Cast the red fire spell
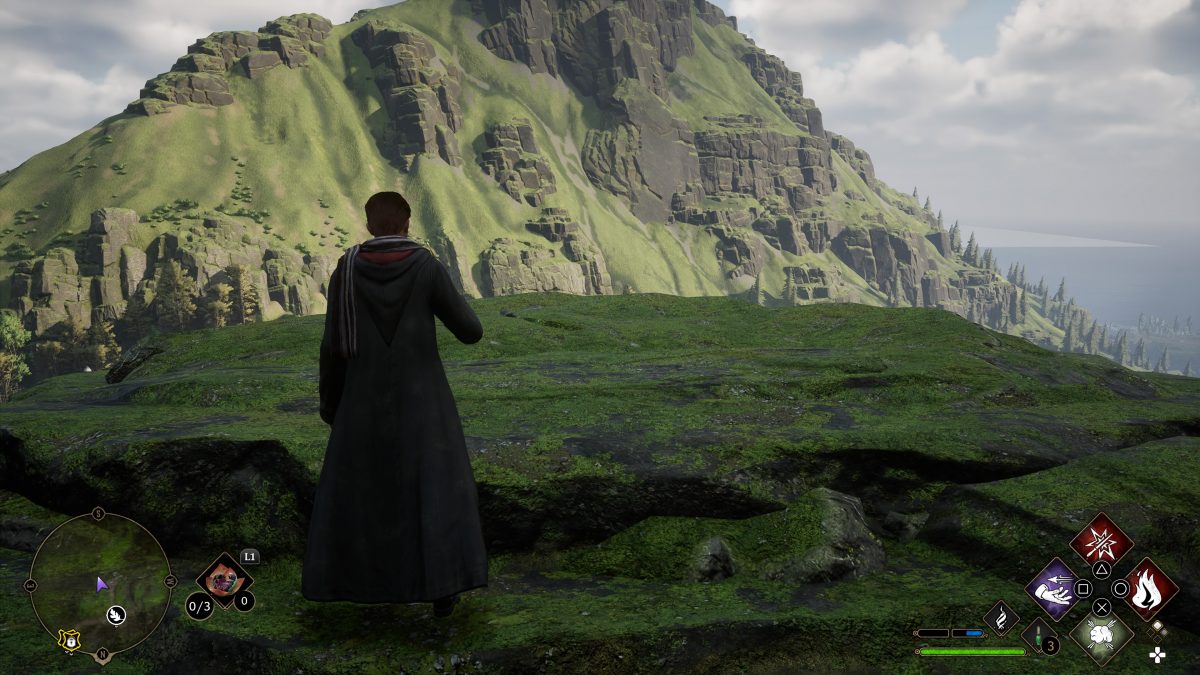 click(x=1150, y=588)
